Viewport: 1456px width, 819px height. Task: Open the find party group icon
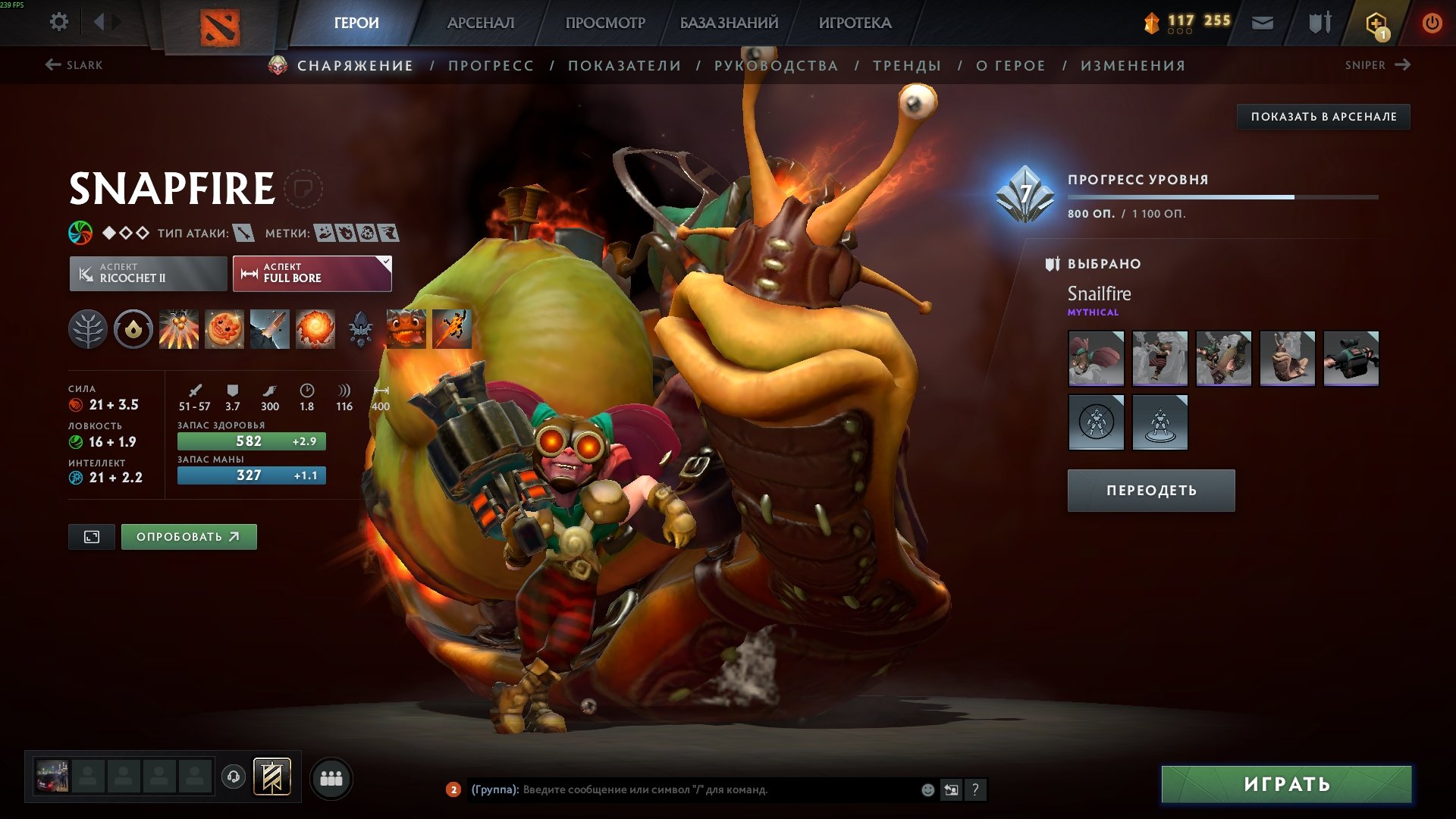(330, 777)
